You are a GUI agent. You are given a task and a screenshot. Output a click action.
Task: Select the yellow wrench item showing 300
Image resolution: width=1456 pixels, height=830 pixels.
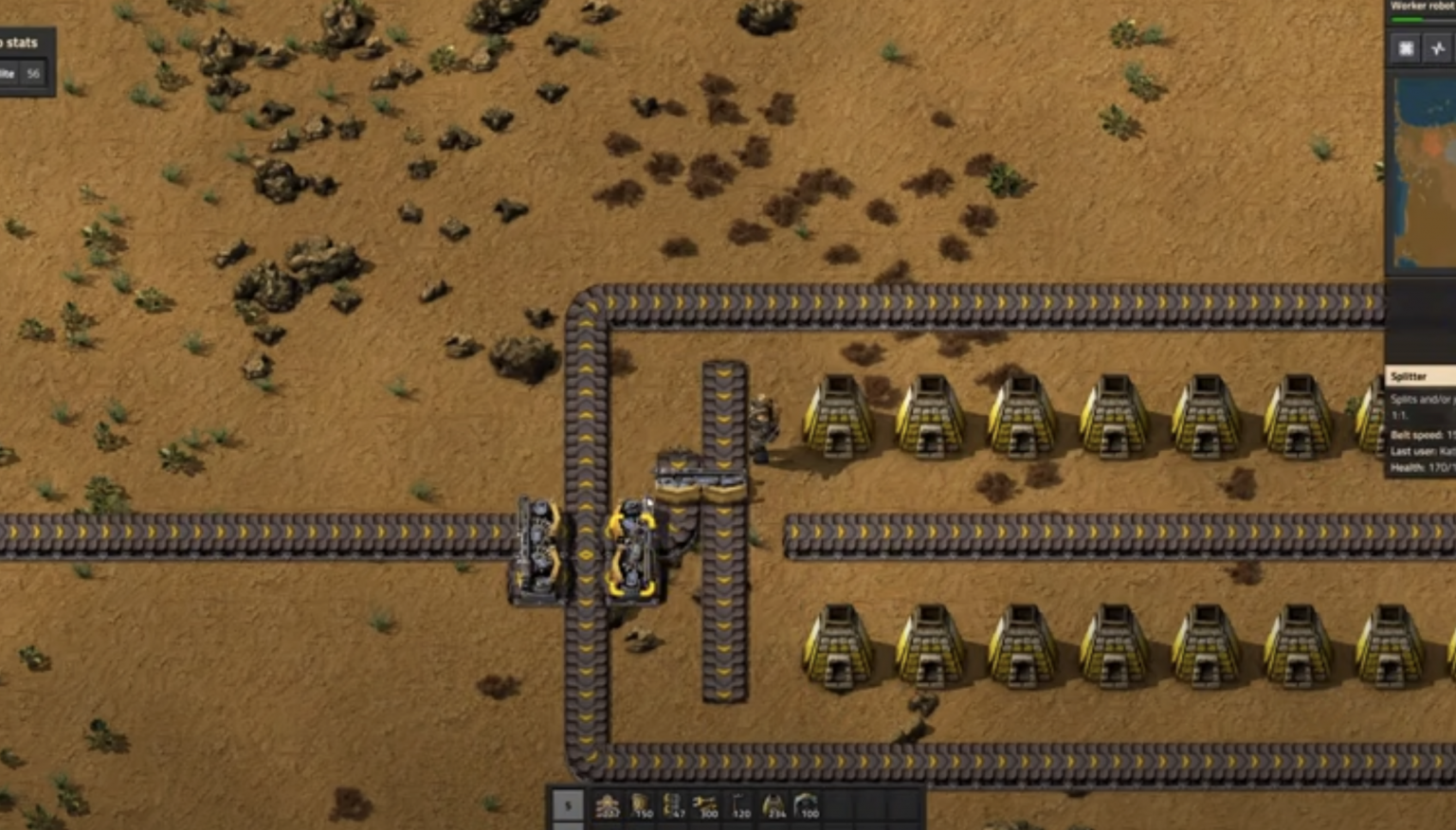click(707, 808)
